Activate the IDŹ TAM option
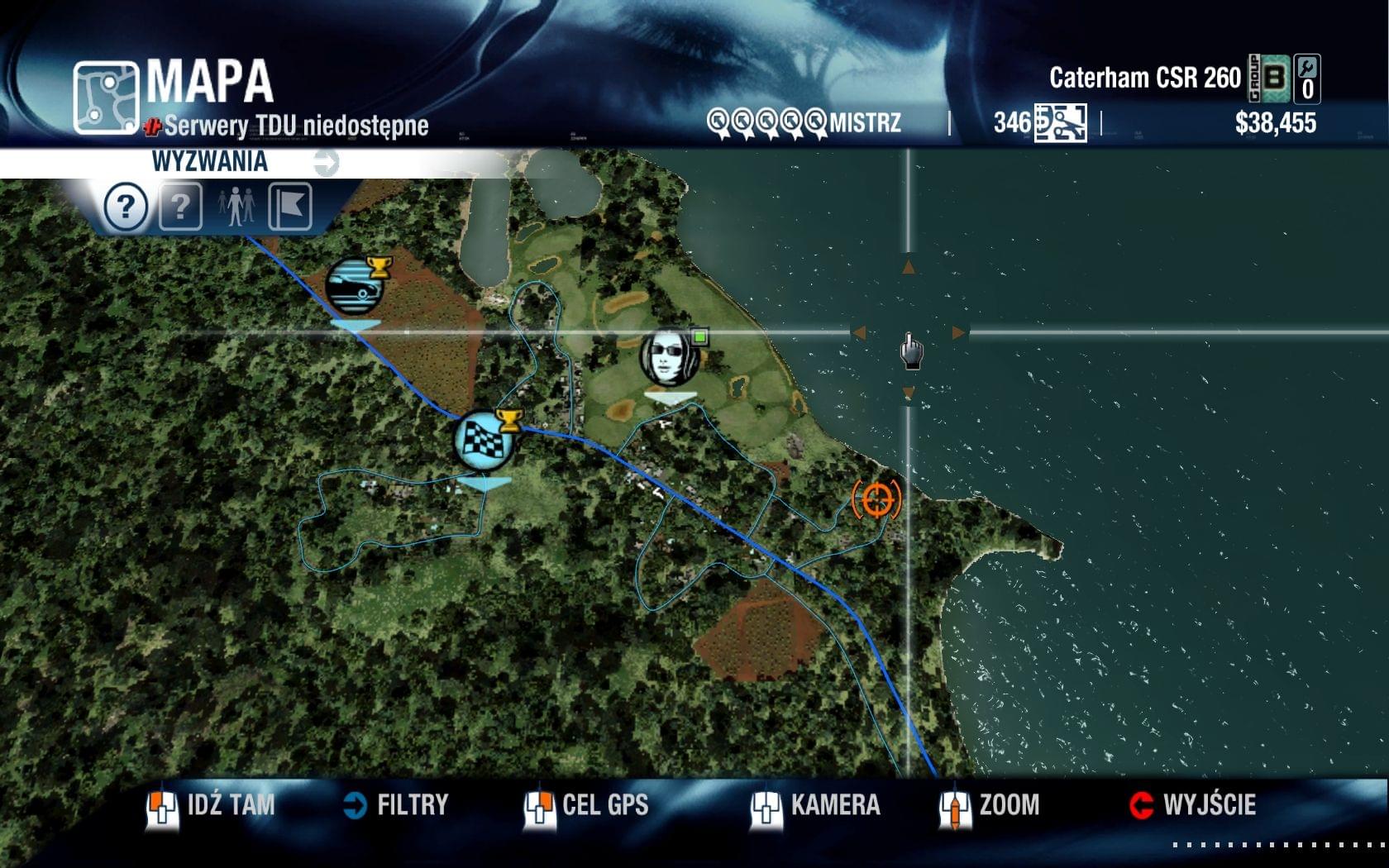Image resolution: width=1389 pixels, height=868 pixels. point(212,805)
